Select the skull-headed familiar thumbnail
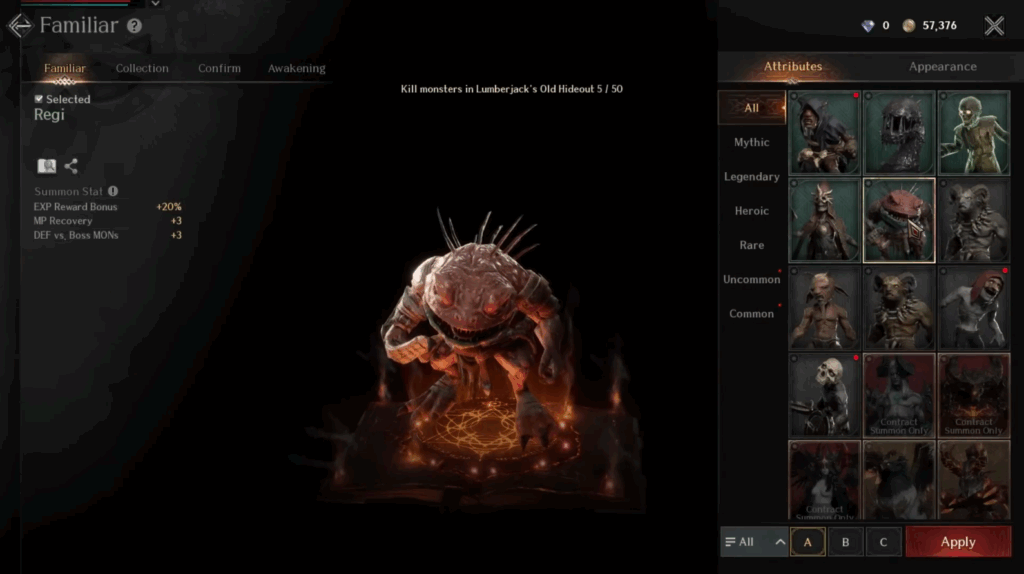Viewport: 1024px width, 574px height. pos(824,395)
